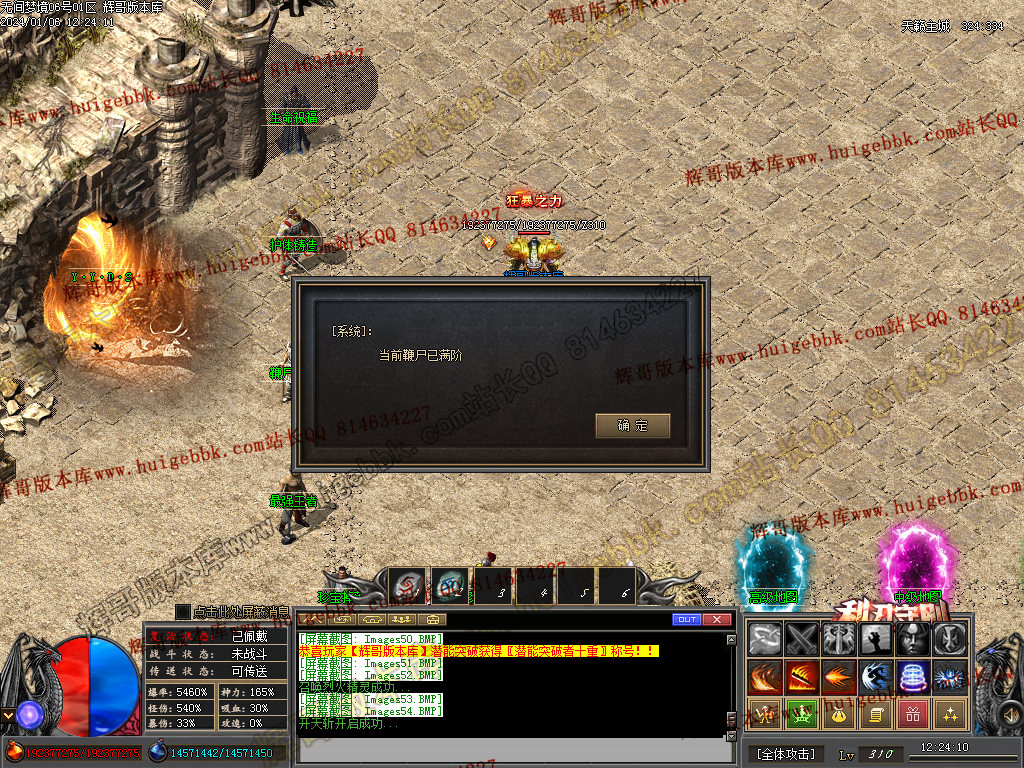This screenshot has height=768, width=1024.
Task: Open the red gift box icon
Action: (x=912, y=714)
